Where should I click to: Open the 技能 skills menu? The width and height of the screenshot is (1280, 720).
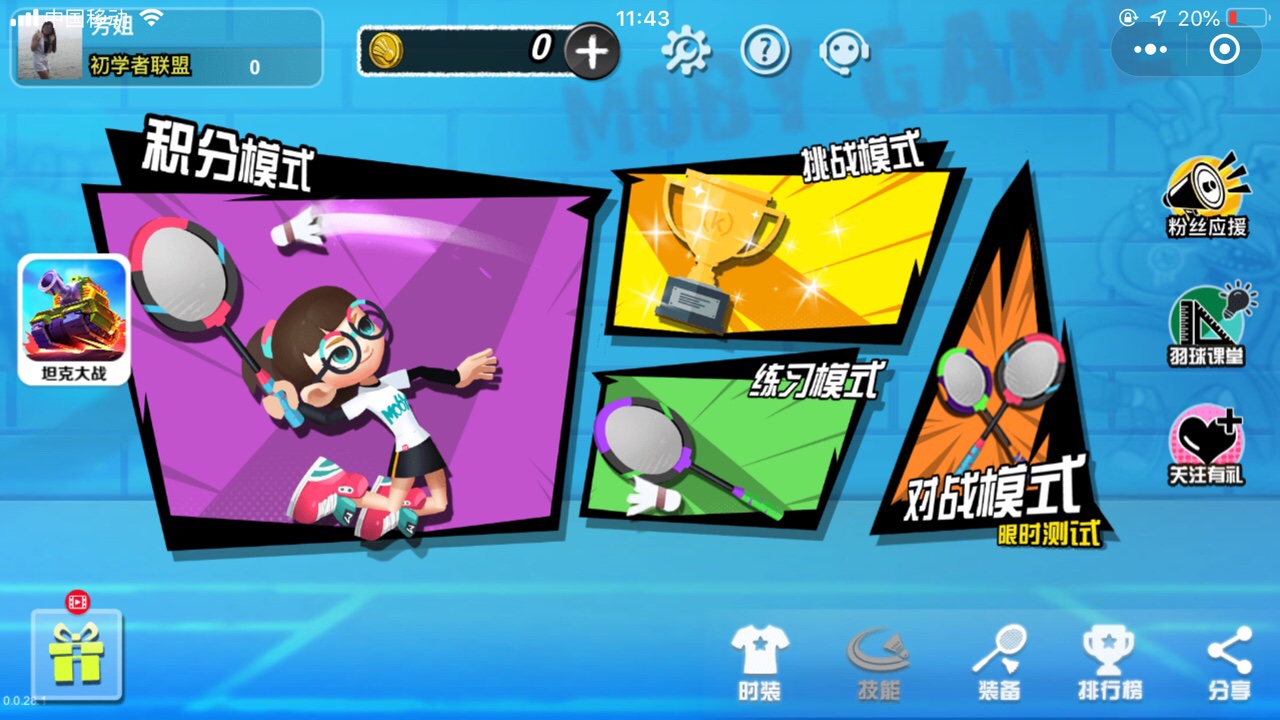tap(878, 662)
